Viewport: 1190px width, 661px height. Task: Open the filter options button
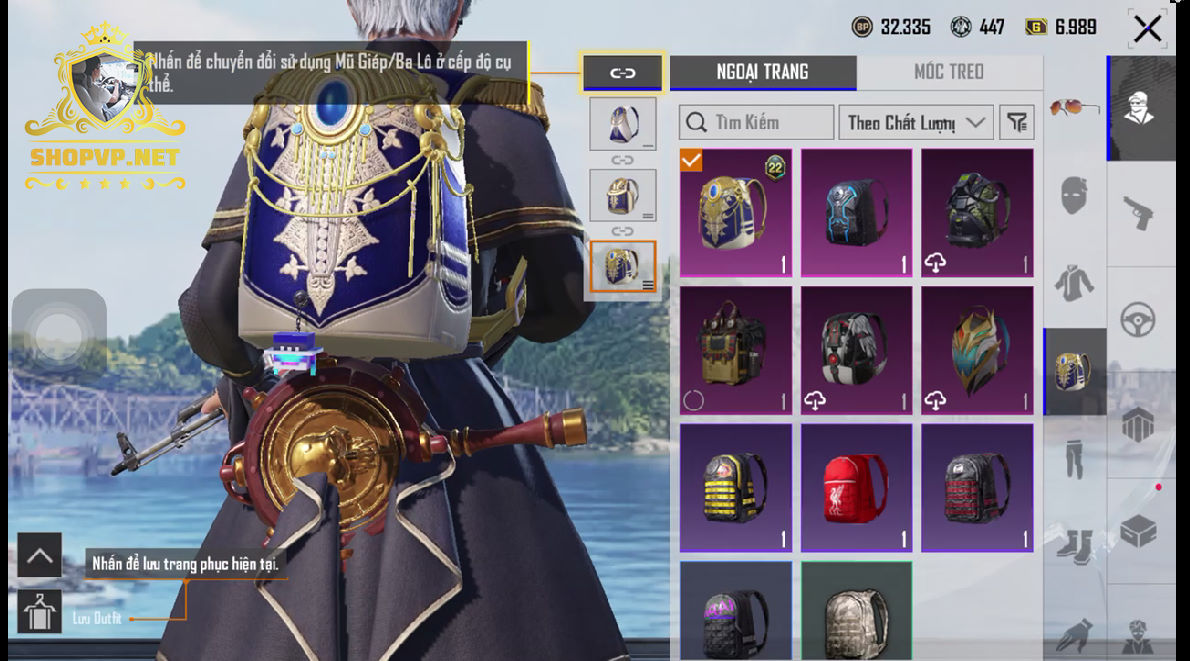pyautogui.click(x=1017, y=123)
